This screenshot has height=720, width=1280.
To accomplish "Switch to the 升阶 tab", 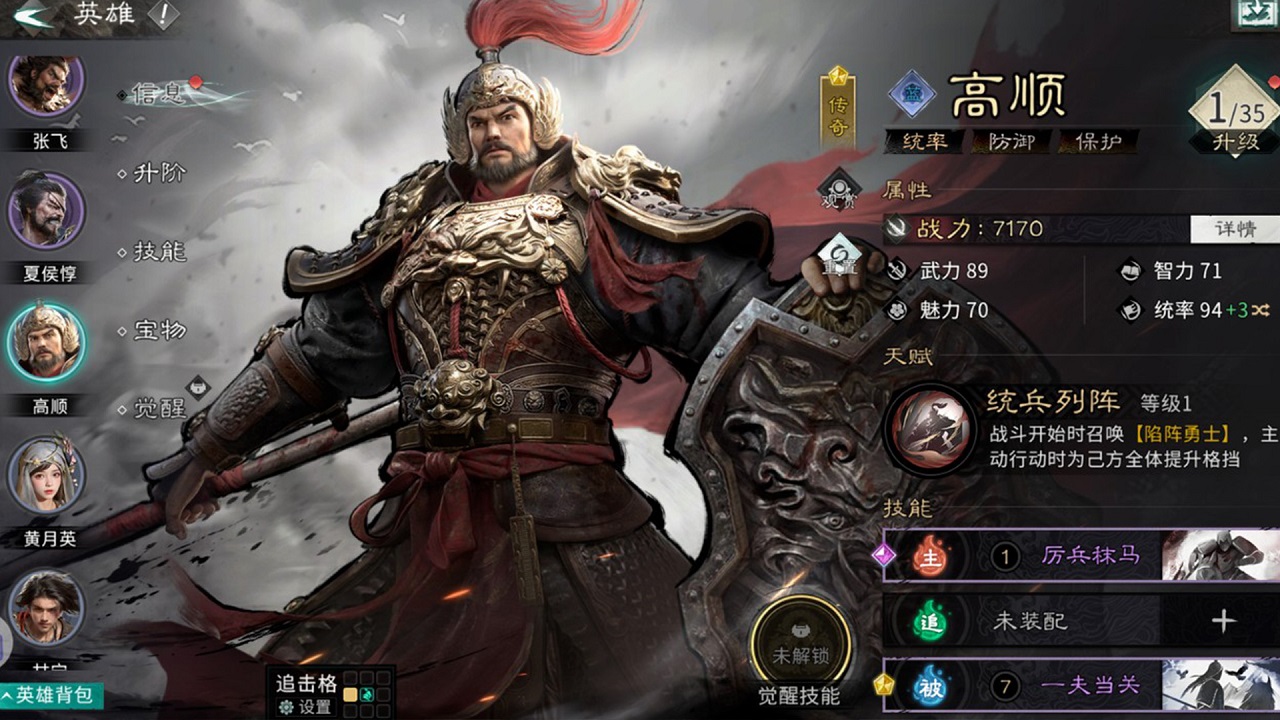I will click(x=160, y=173).
